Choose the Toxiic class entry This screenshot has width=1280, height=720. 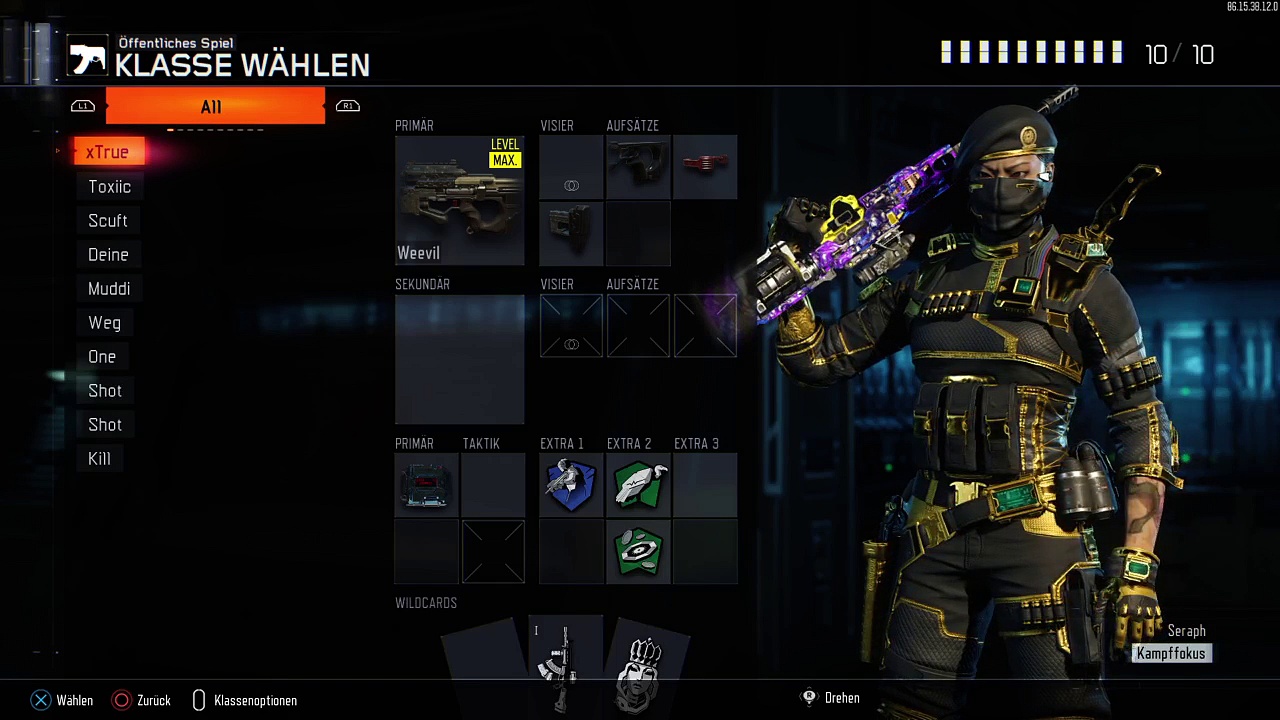pos(109,187)
